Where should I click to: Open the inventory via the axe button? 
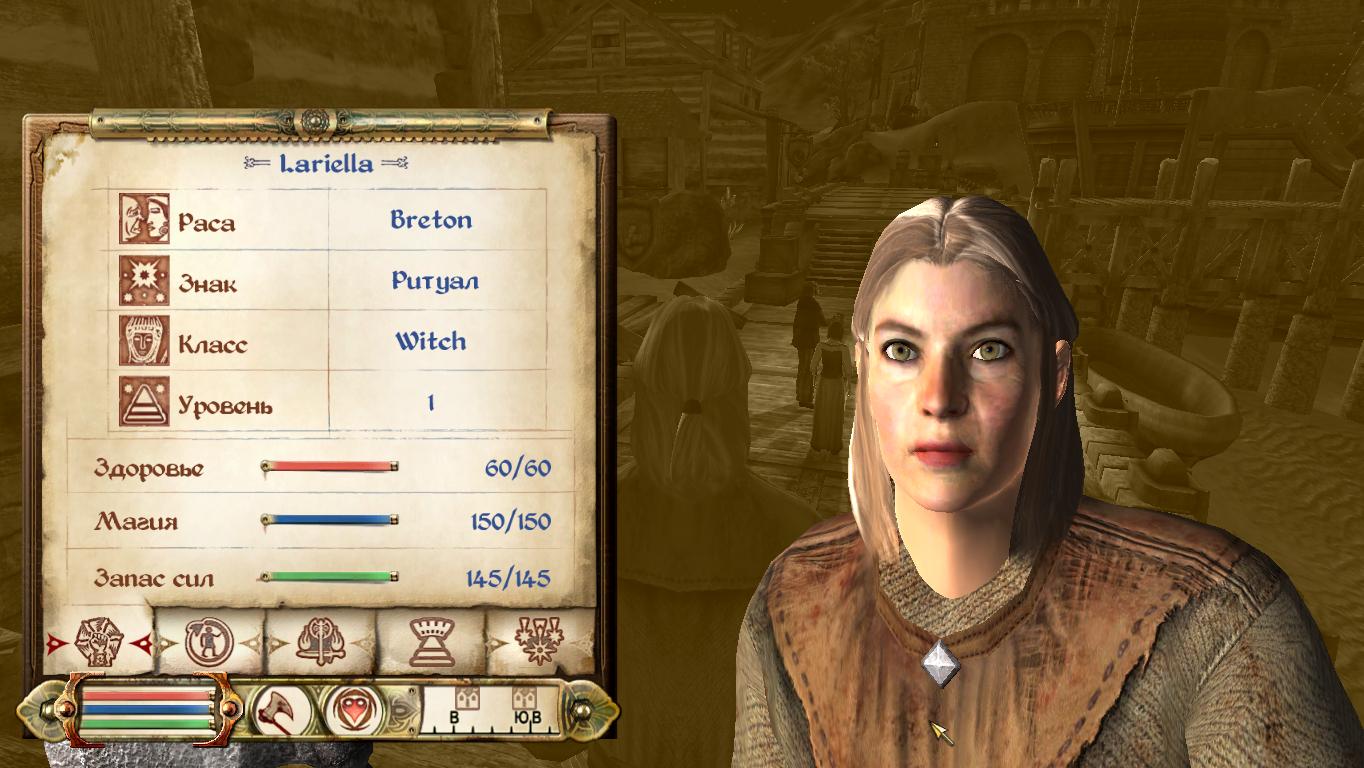(x=277, y=710)
